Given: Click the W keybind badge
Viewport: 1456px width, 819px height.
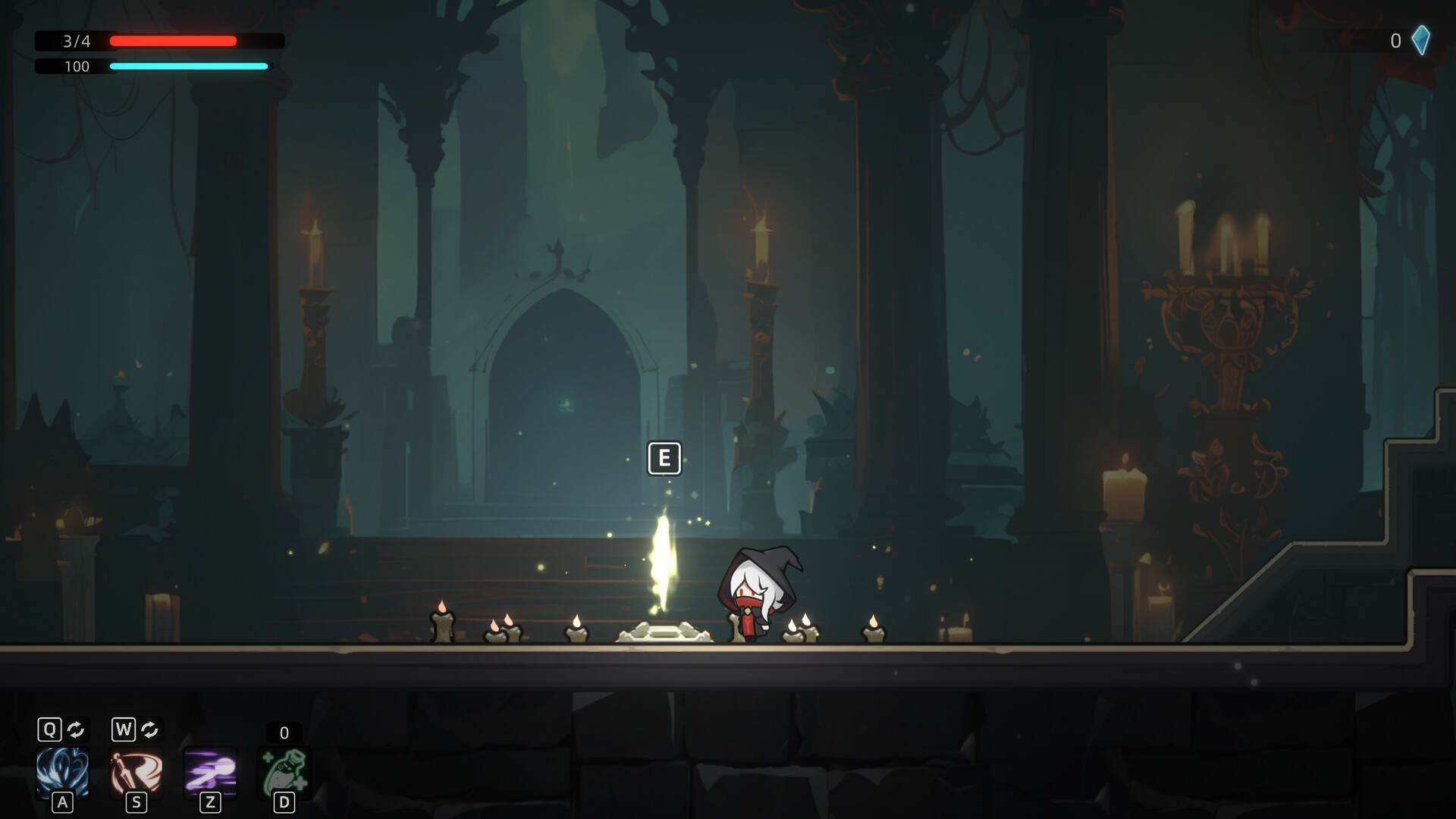Looking at the screenshot, I should (122, 730).
